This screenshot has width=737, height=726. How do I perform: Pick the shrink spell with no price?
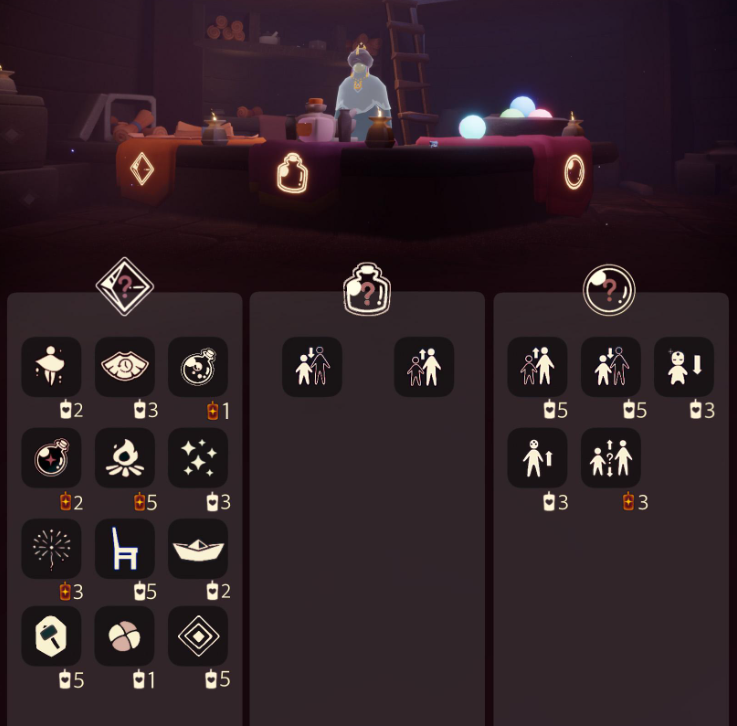coord(312,367)
